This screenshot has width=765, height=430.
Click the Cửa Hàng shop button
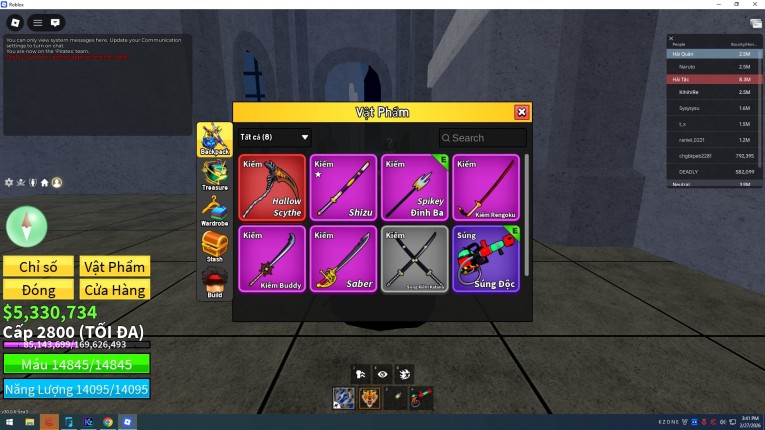tap(115, 290)
